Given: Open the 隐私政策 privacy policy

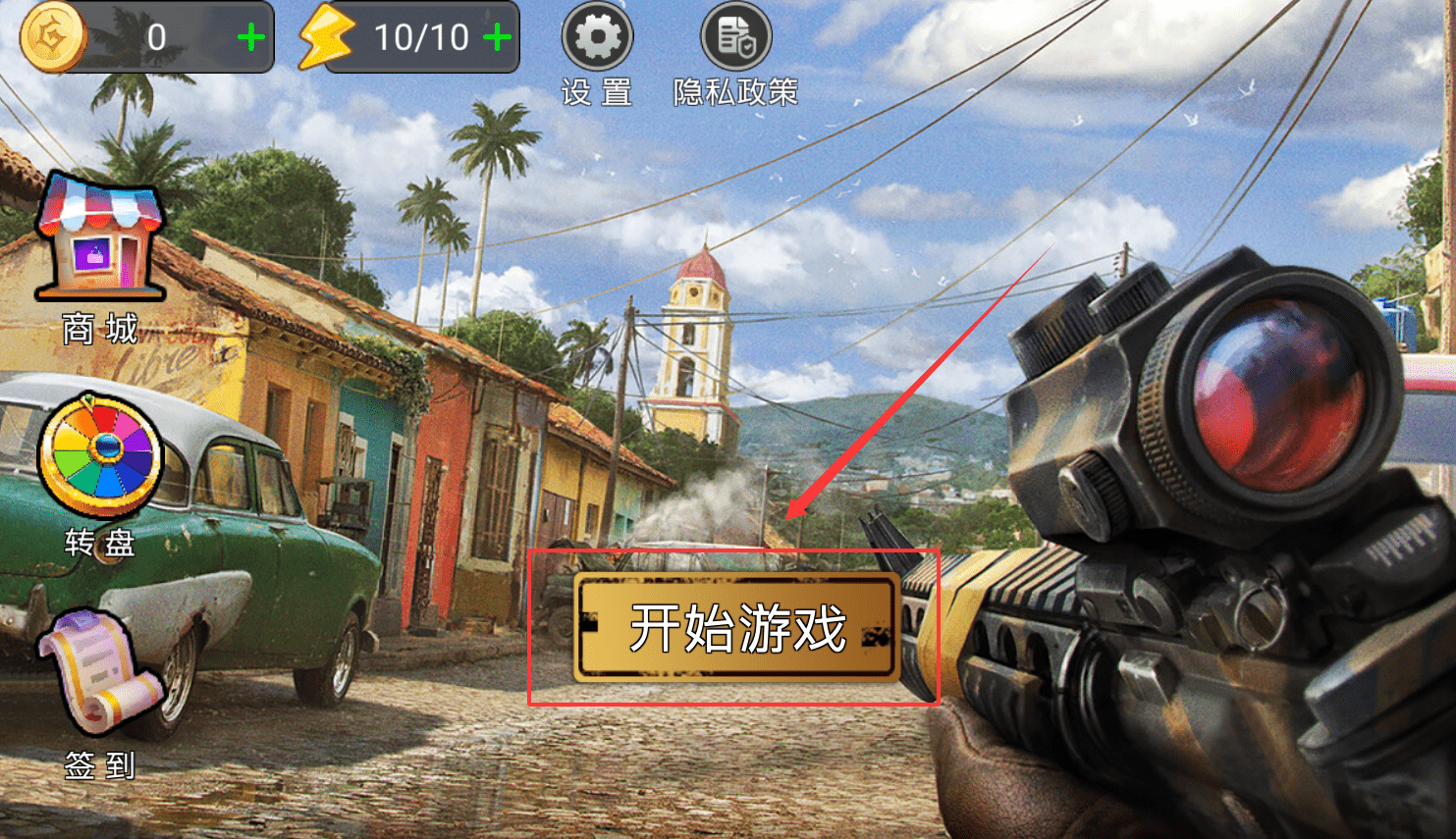Looking at the screenshot, I should pos(735,38).
